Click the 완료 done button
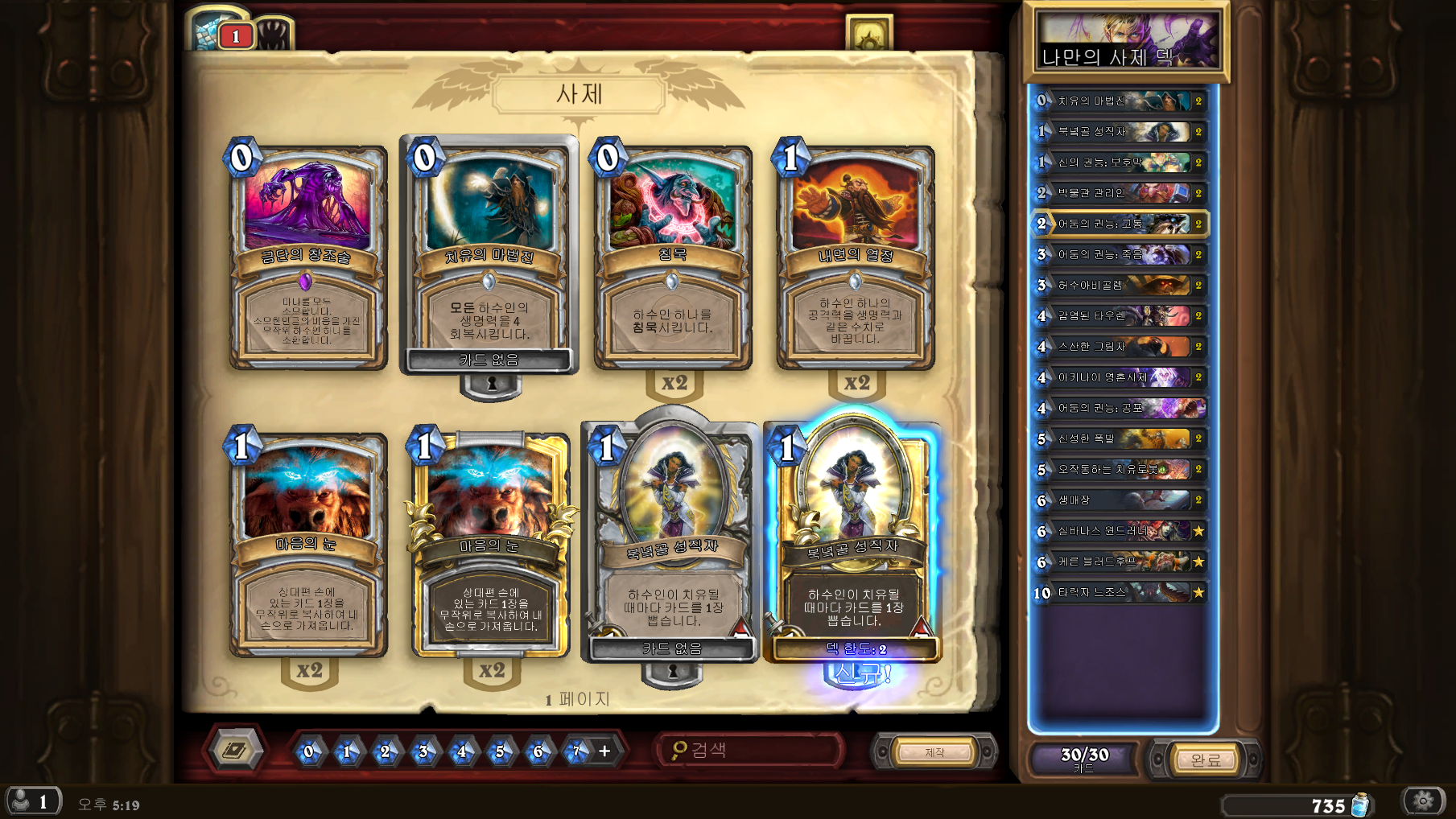 [x=1205, y=759]
